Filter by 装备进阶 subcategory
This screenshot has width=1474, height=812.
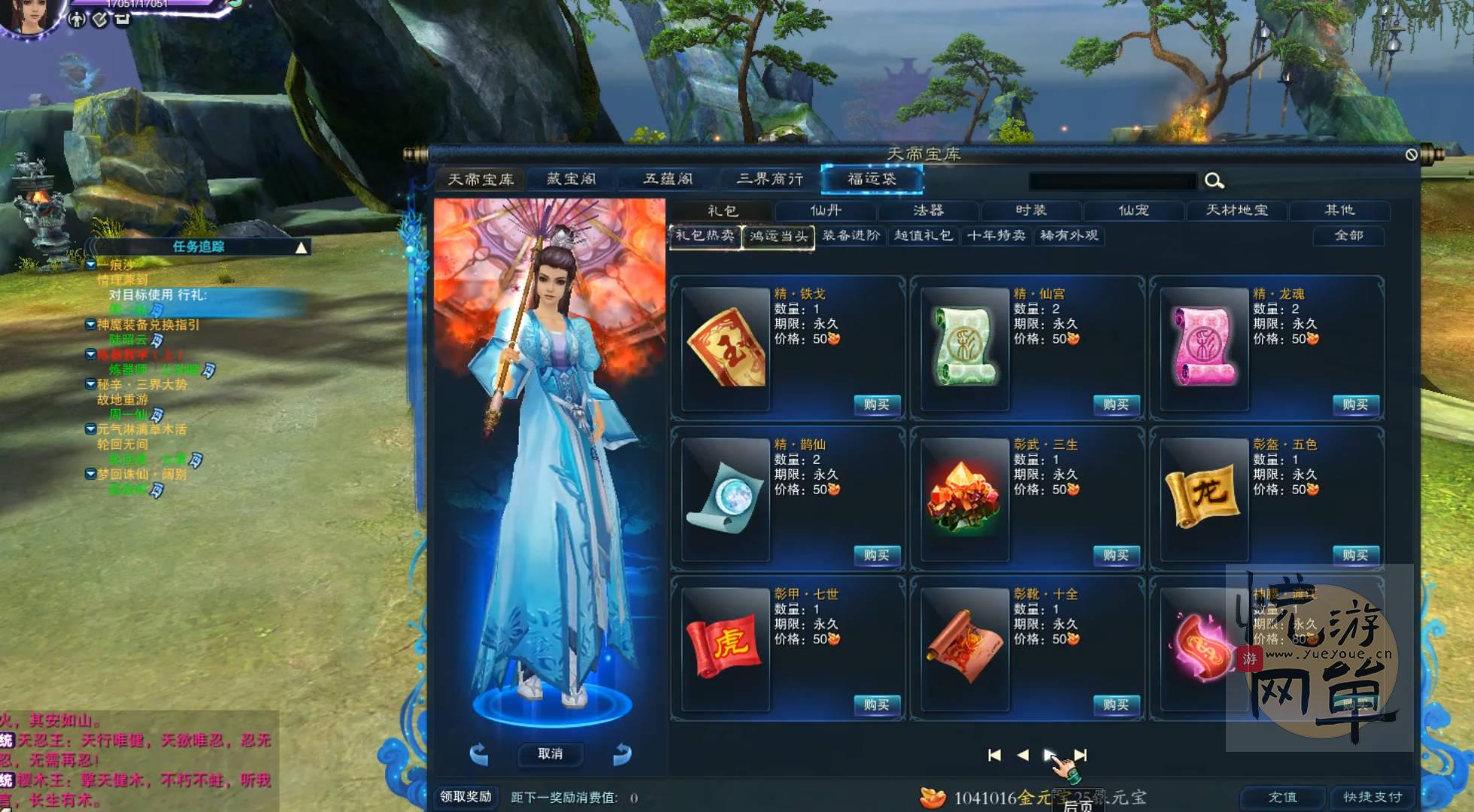pos(851,236)
